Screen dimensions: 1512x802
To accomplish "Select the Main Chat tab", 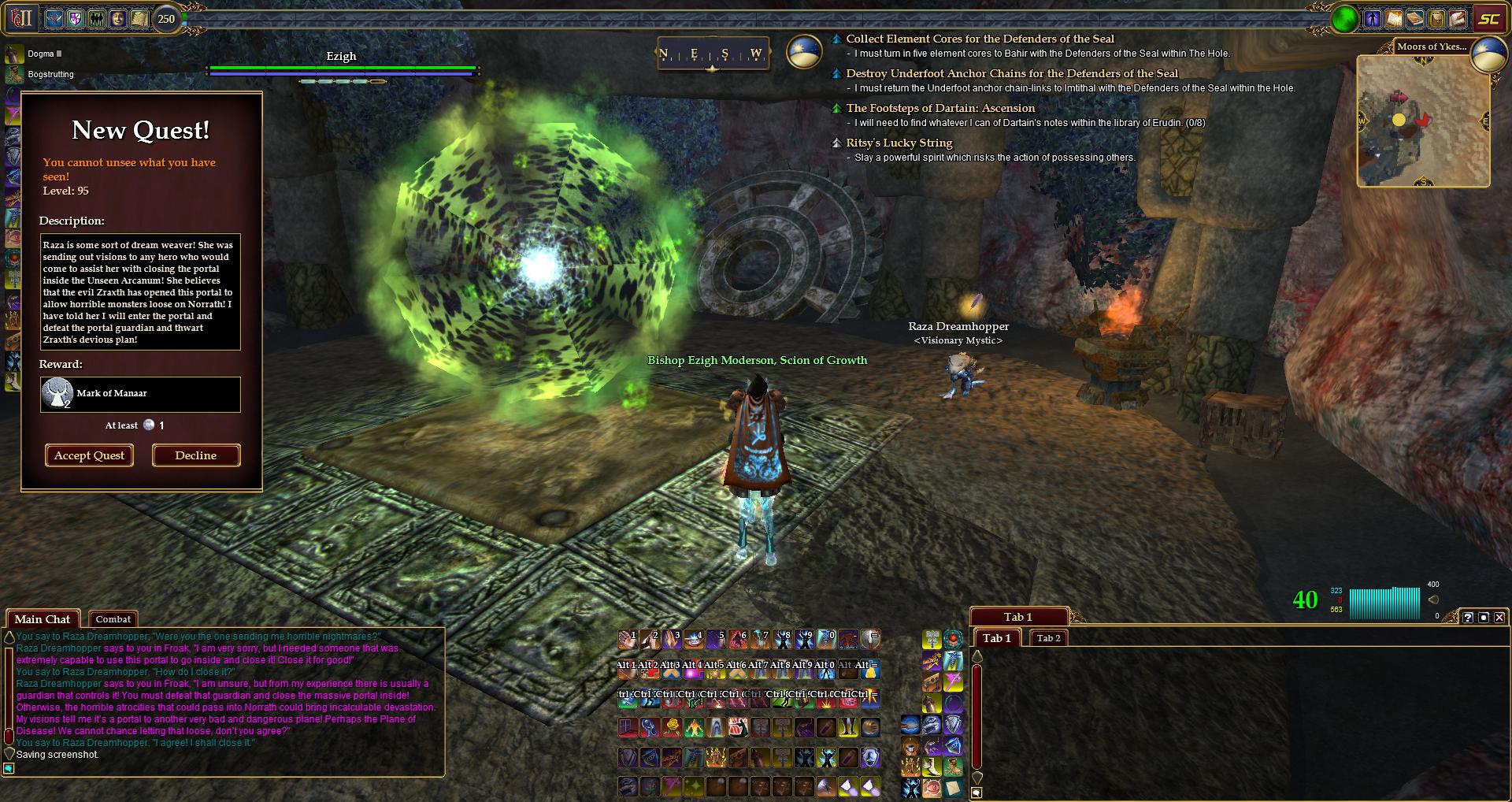I will [43, 619].
